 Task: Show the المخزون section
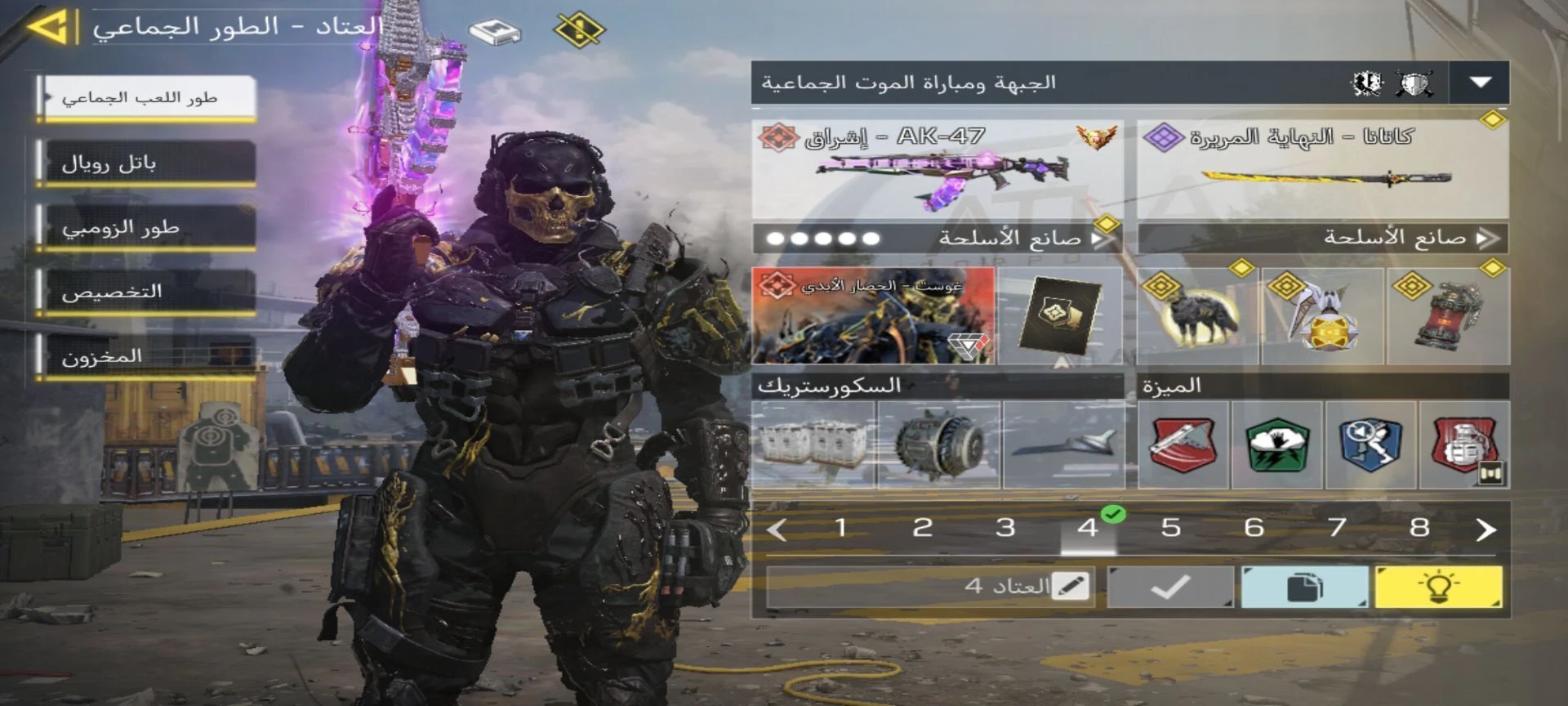click(x=147, y=356)
